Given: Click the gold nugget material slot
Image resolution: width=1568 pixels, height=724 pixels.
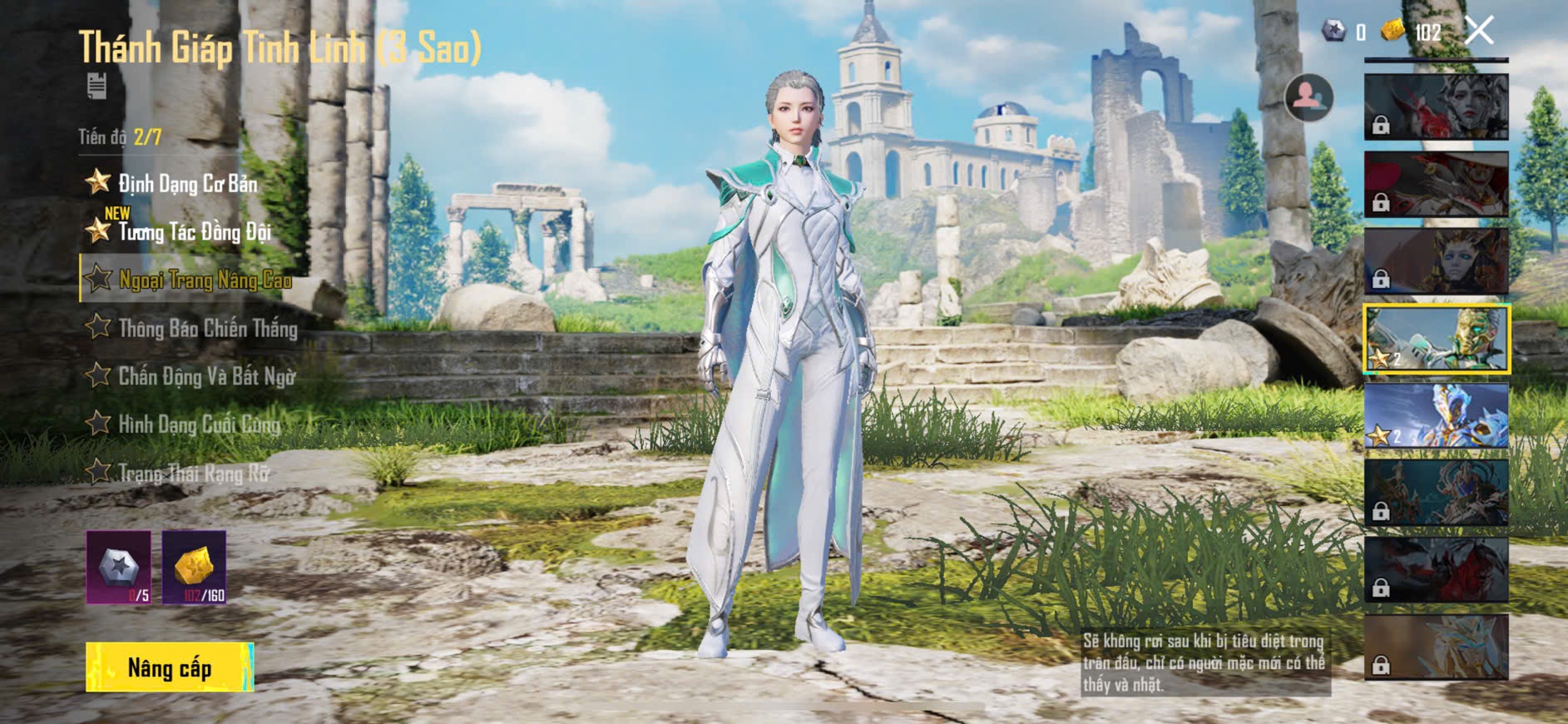Looking at the screenshot, I should (x=194, y=568).
